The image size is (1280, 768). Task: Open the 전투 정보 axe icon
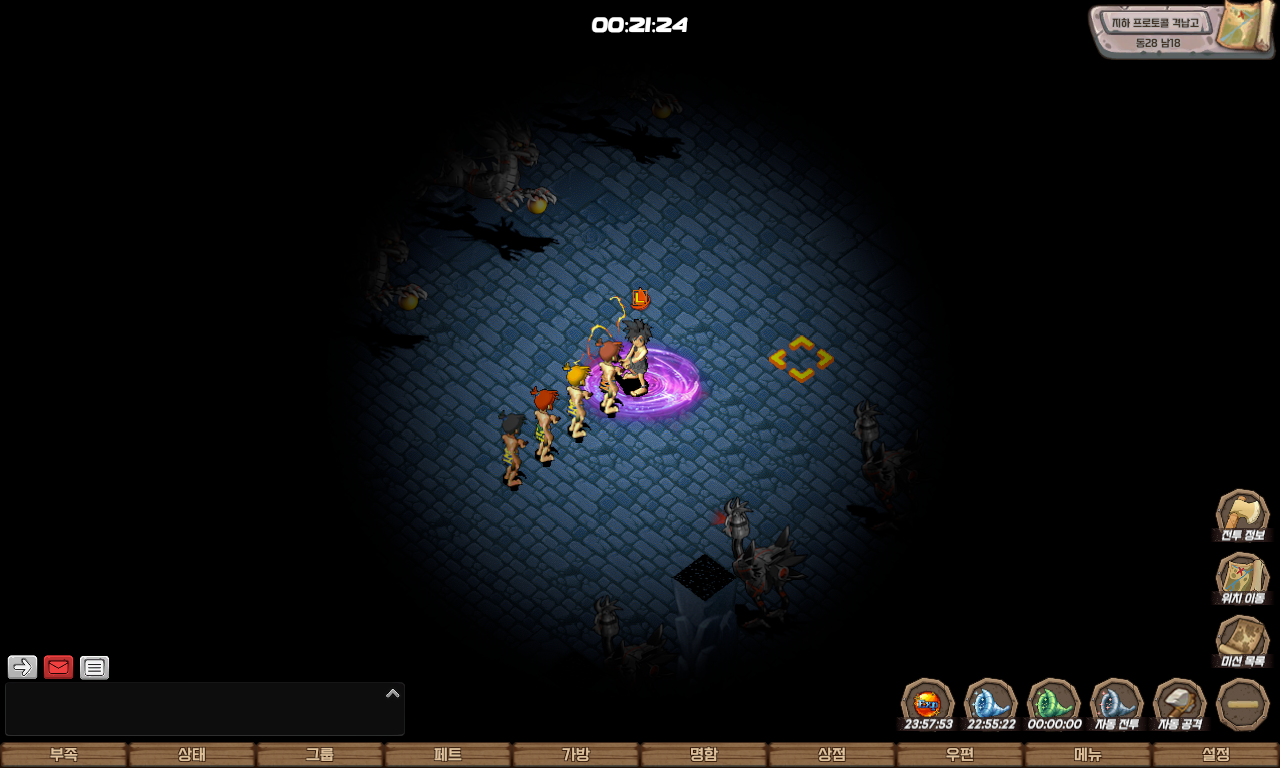click(1242, 514)
